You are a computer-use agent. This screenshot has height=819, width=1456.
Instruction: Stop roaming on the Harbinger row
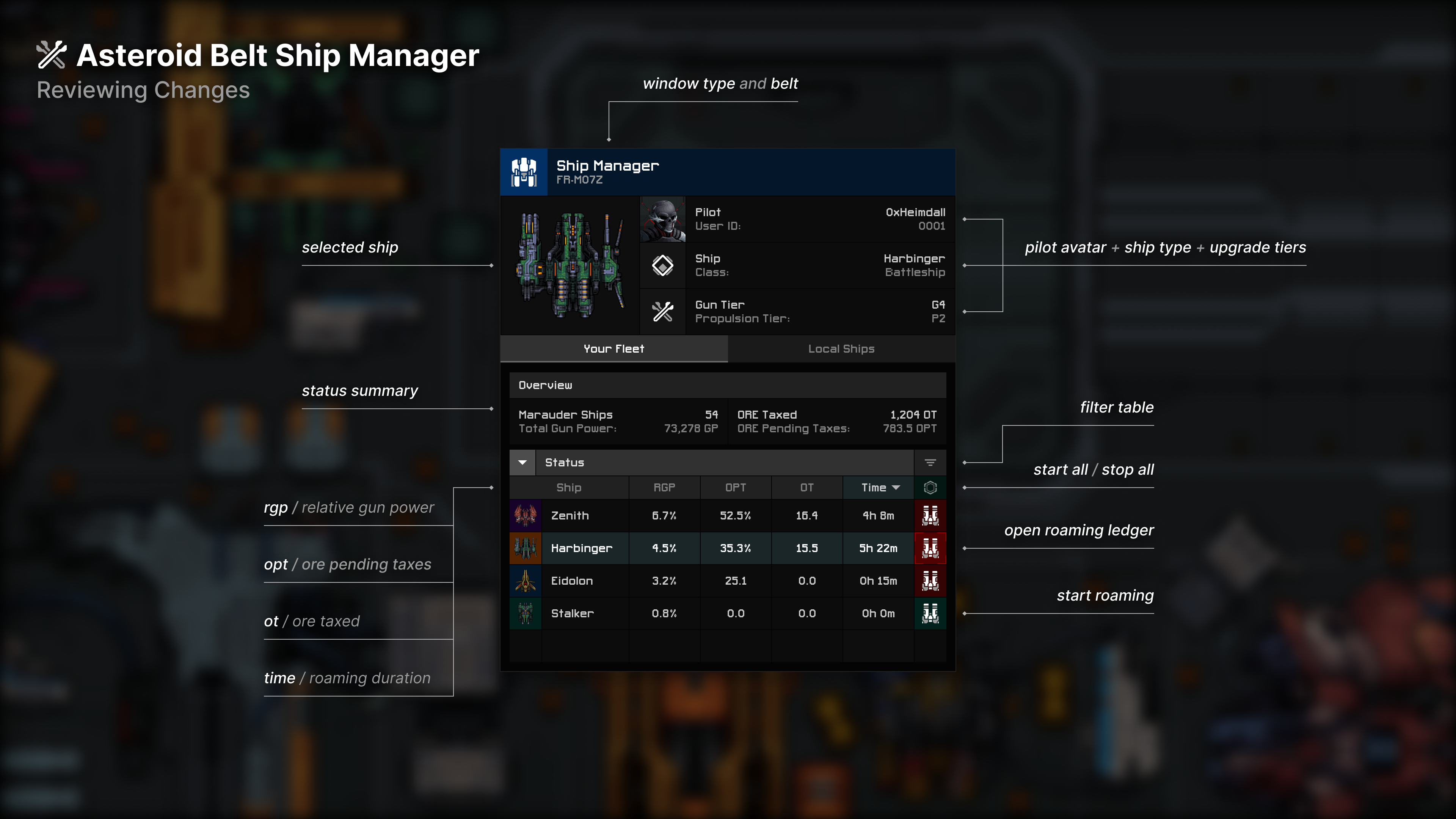coord(930,548)
